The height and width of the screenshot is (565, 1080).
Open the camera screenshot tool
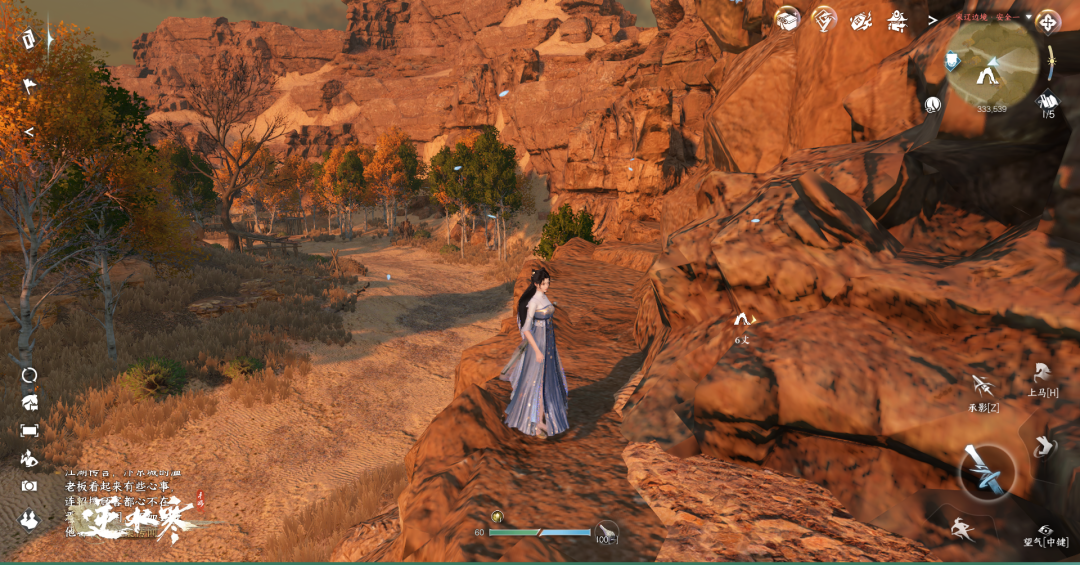[x=29, y=486]
